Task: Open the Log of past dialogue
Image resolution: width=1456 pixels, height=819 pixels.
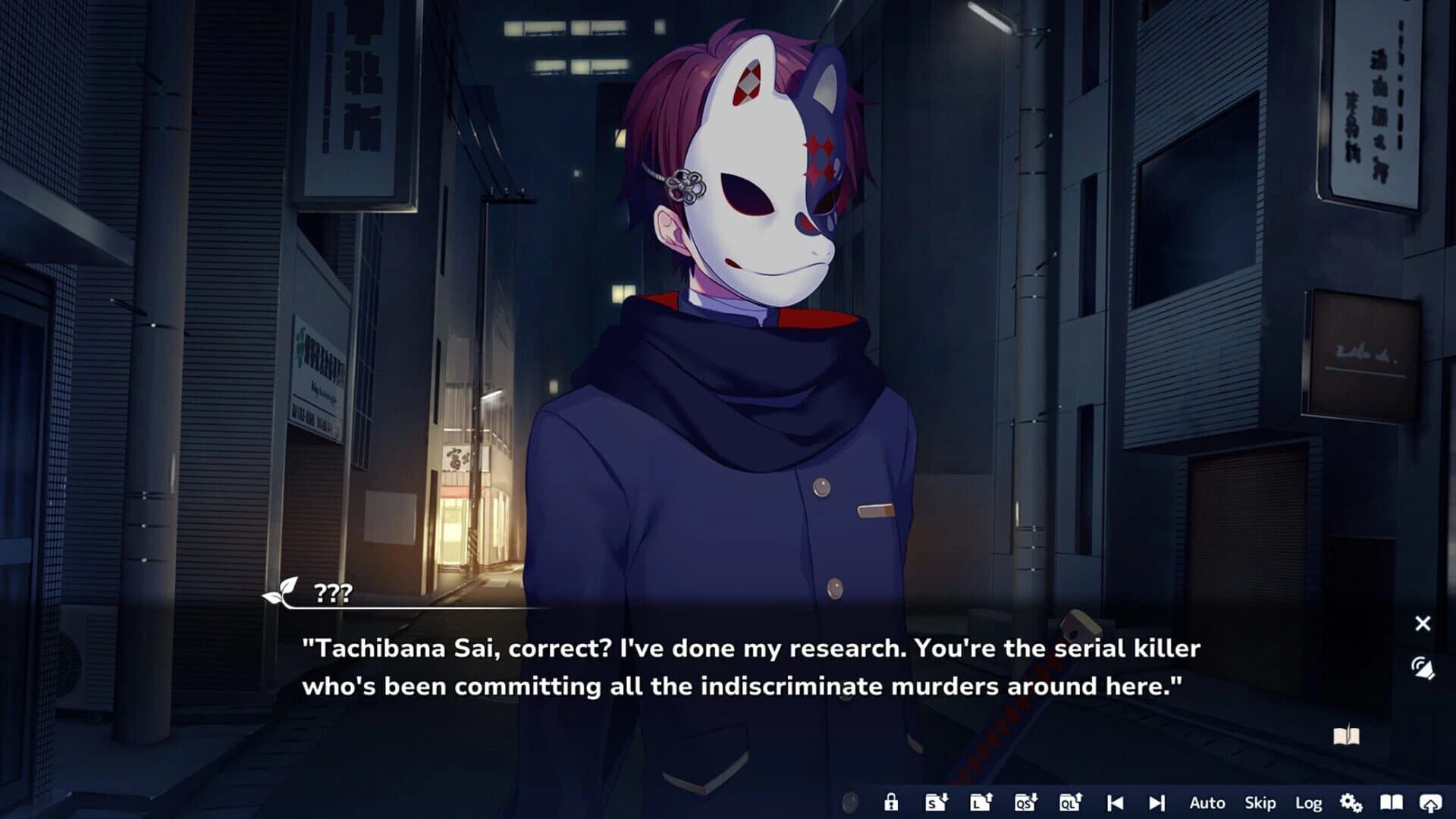Action: (1310, 802)
